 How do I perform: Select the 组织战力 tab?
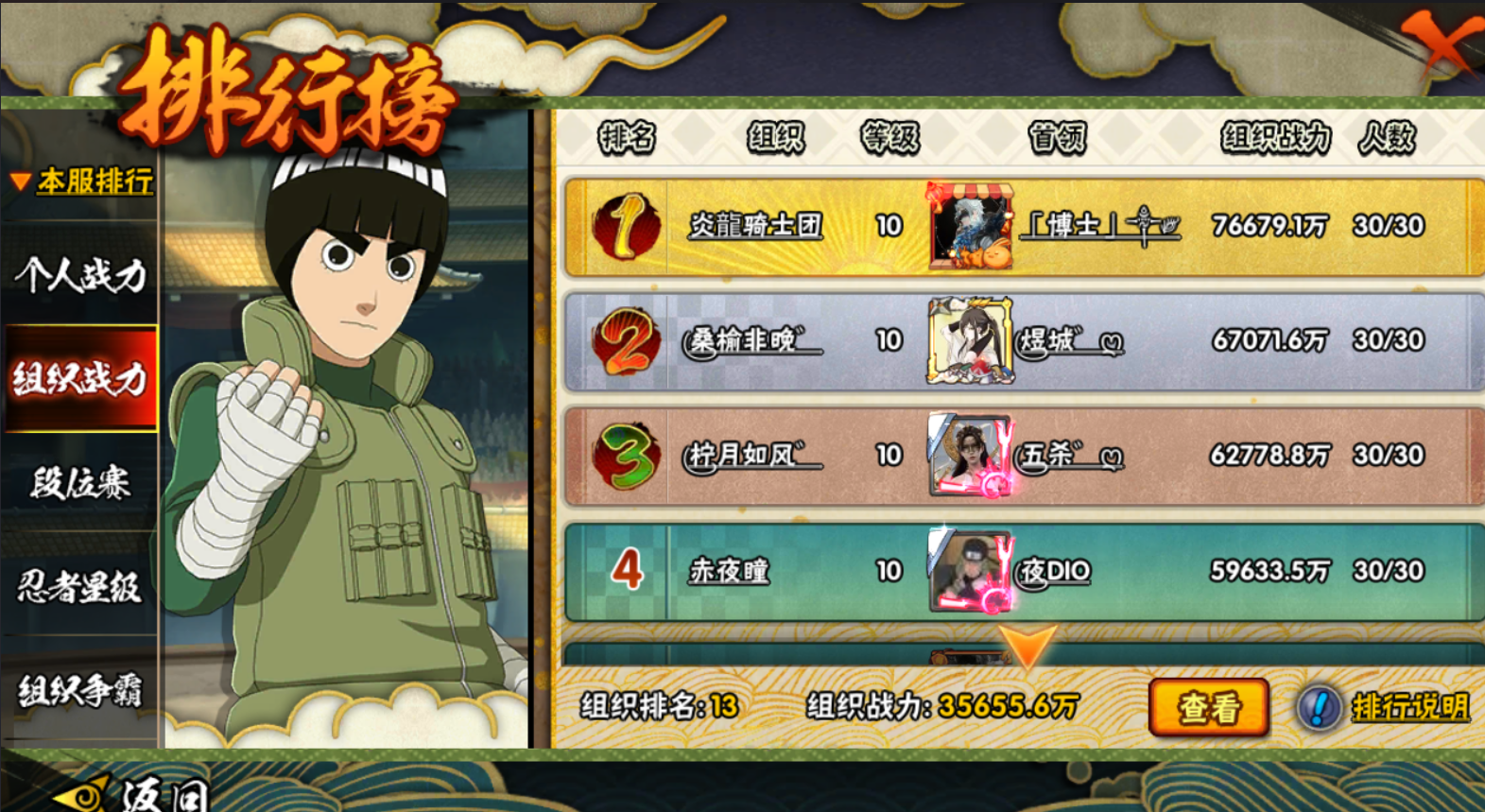click(x=80, y=378)
